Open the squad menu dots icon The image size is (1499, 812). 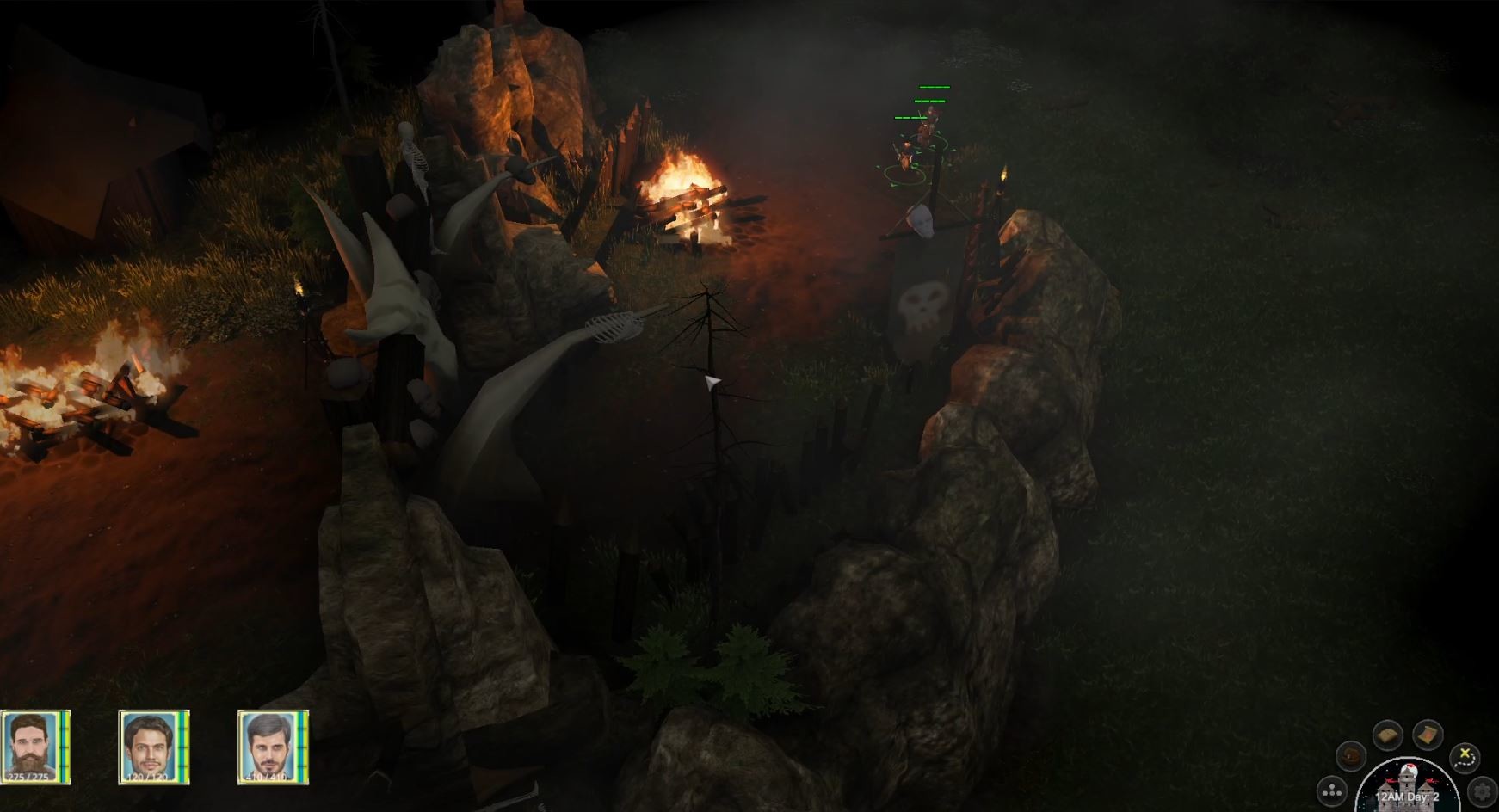1331,793
